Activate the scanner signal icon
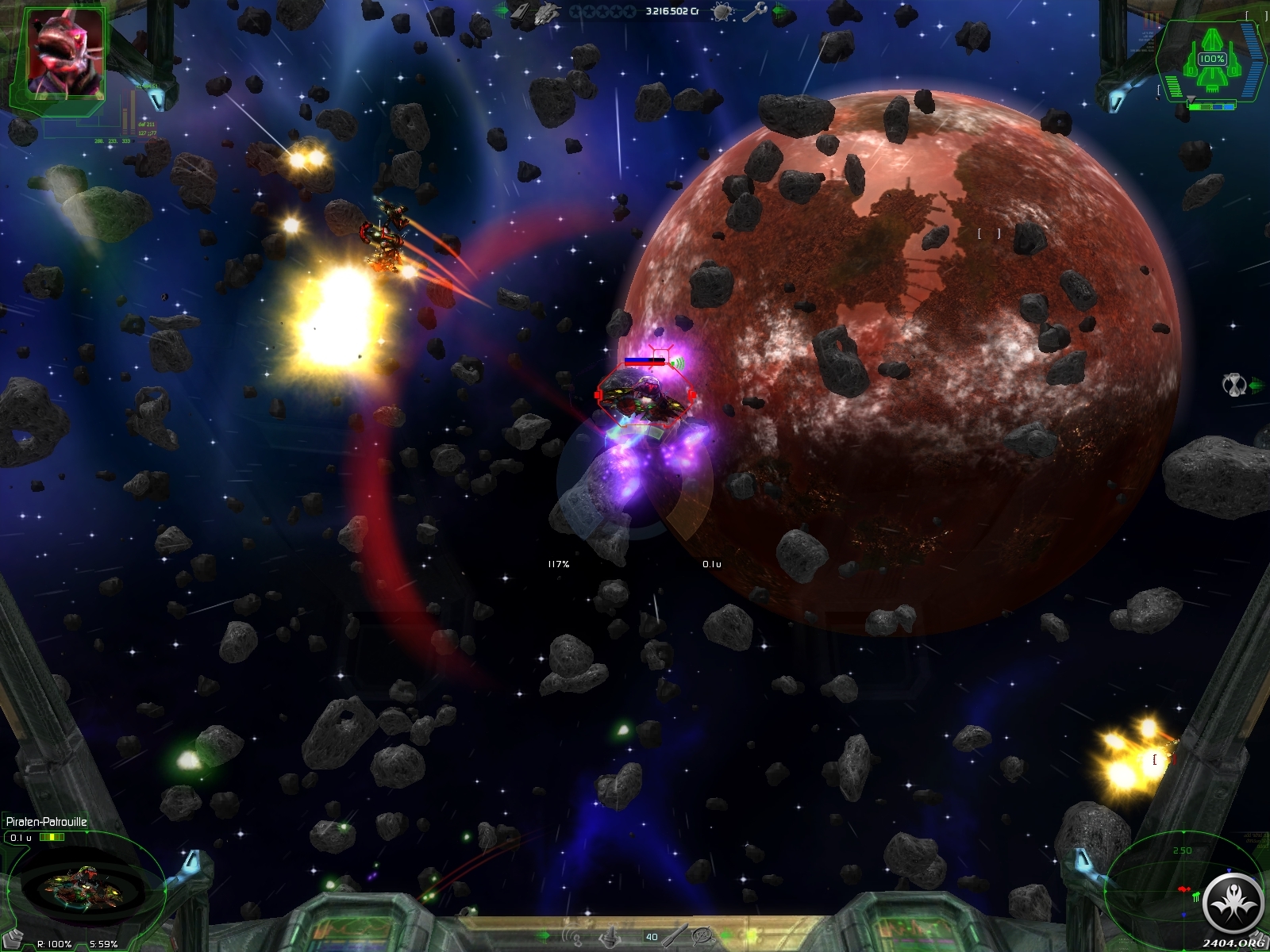 point(573,936)
